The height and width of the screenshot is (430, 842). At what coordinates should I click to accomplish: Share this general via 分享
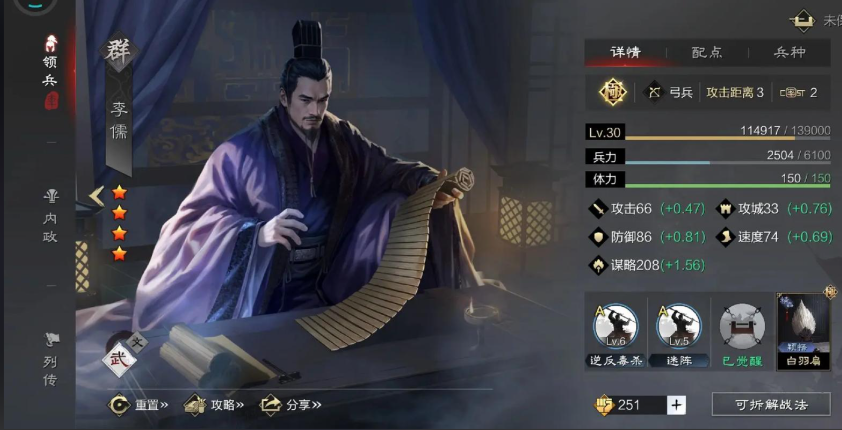pyautogui.click(x=290, y=404)
